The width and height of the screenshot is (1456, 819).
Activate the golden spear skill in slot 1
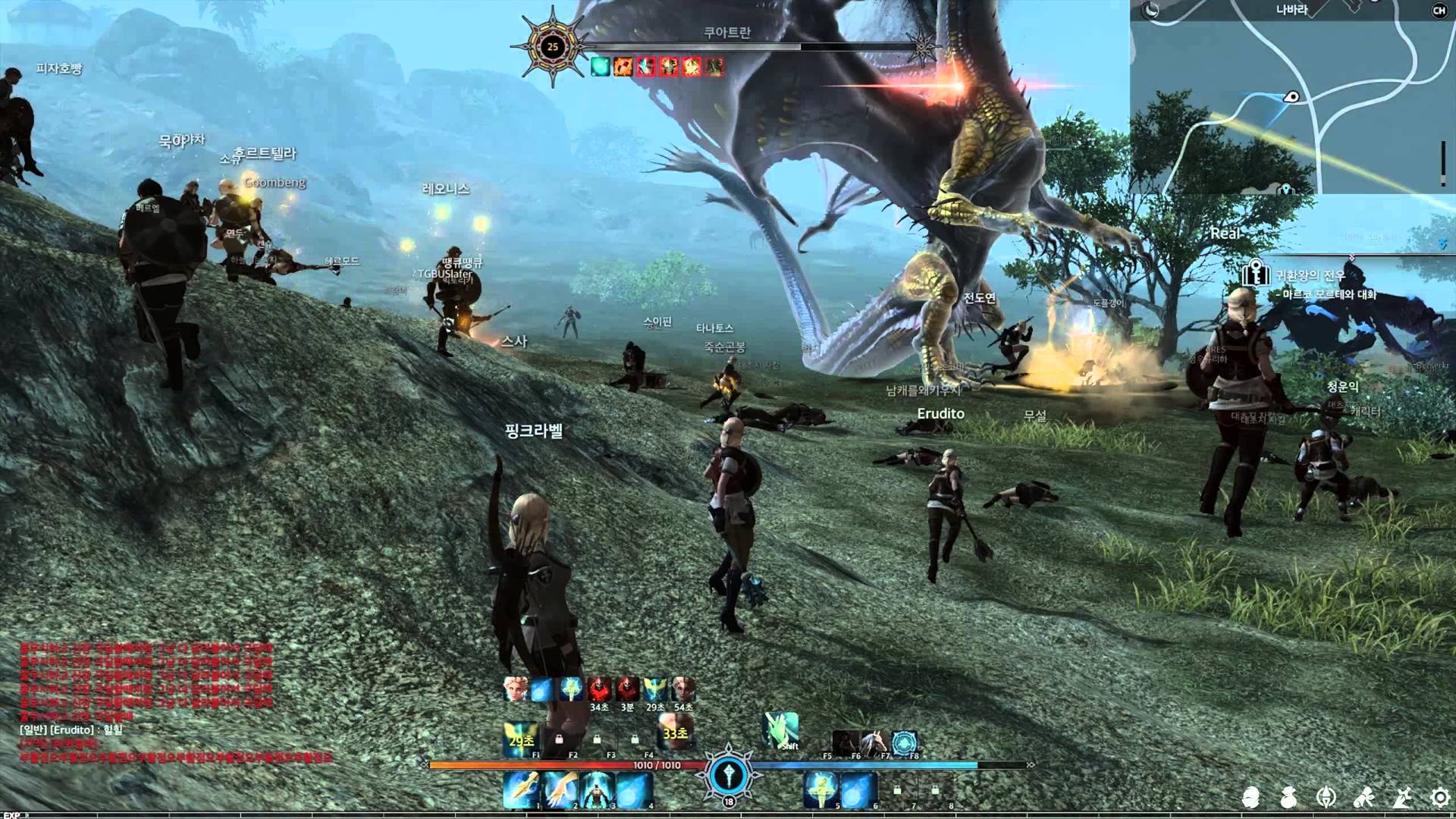[522, 789]
